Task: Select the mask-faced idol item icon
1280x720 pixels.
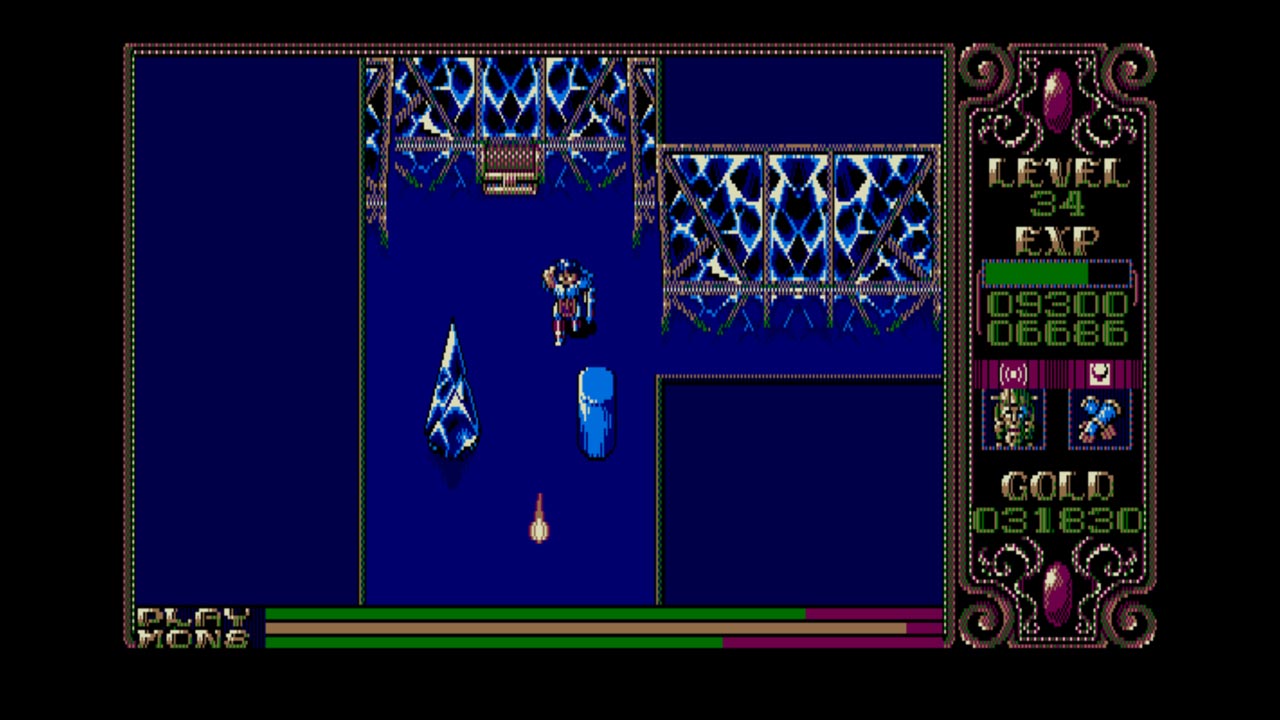Action: (x=1015, y=417)
